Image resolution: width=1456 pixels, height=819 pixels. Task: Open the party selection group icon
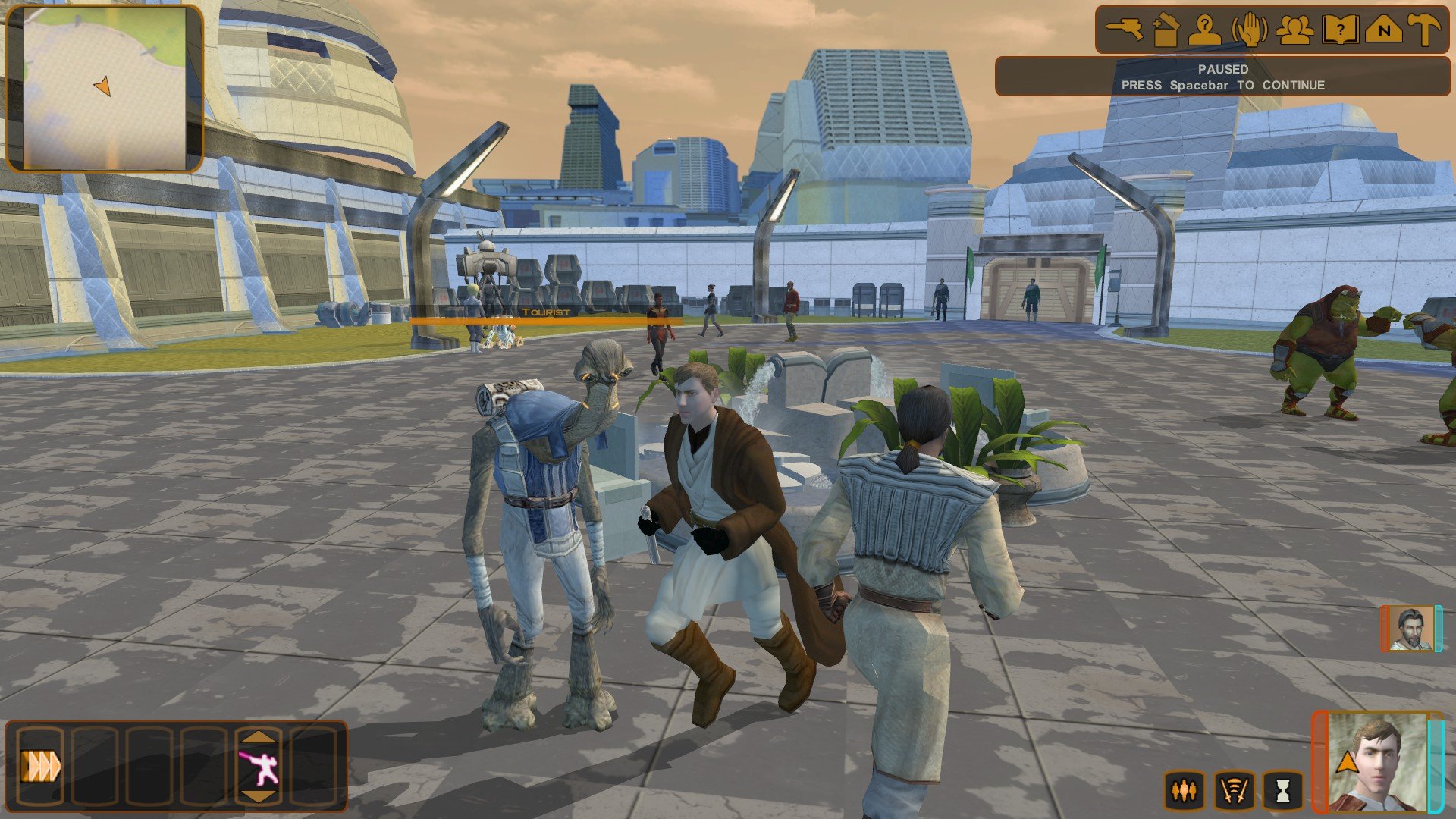1294,30
